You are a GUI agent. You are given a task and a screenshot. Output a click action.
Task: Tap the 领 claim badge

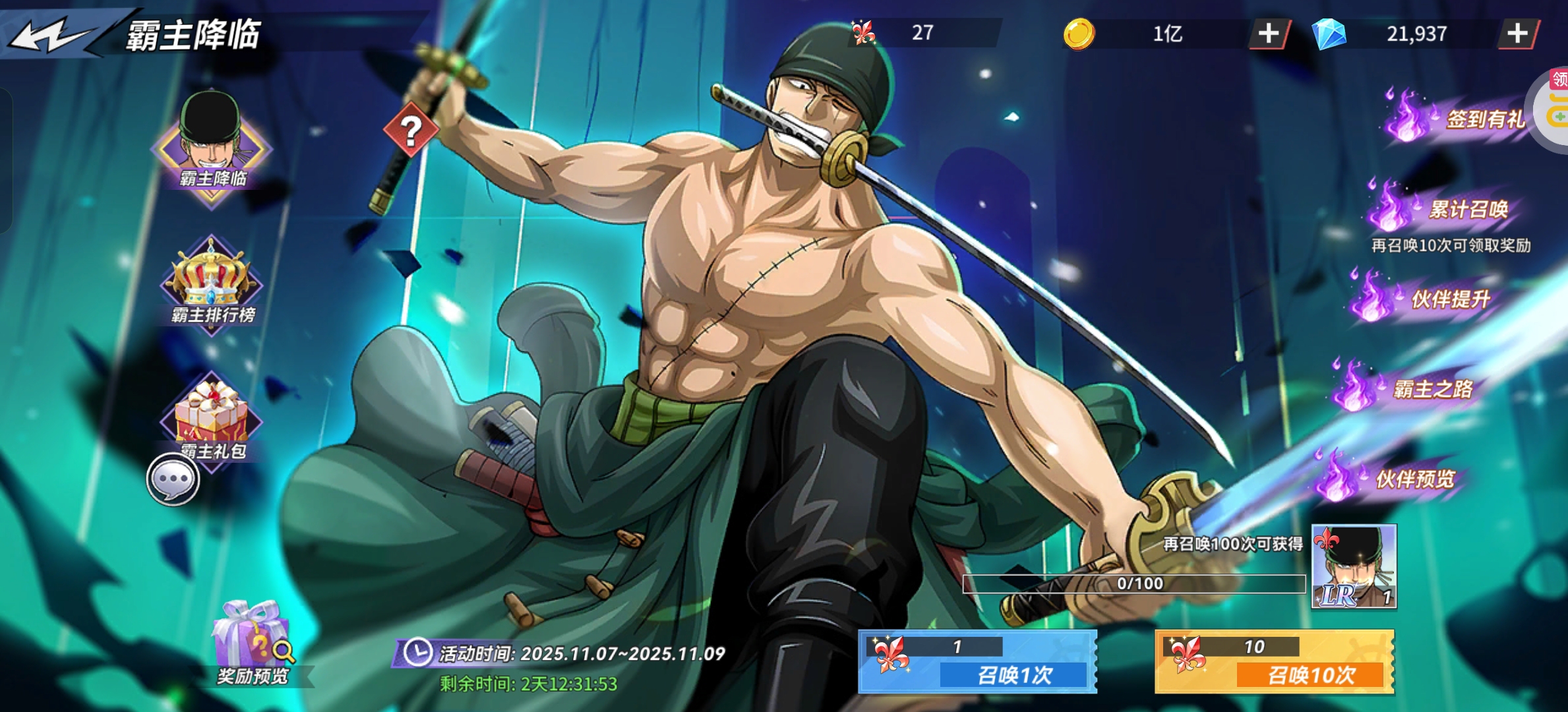point(1558,80)
